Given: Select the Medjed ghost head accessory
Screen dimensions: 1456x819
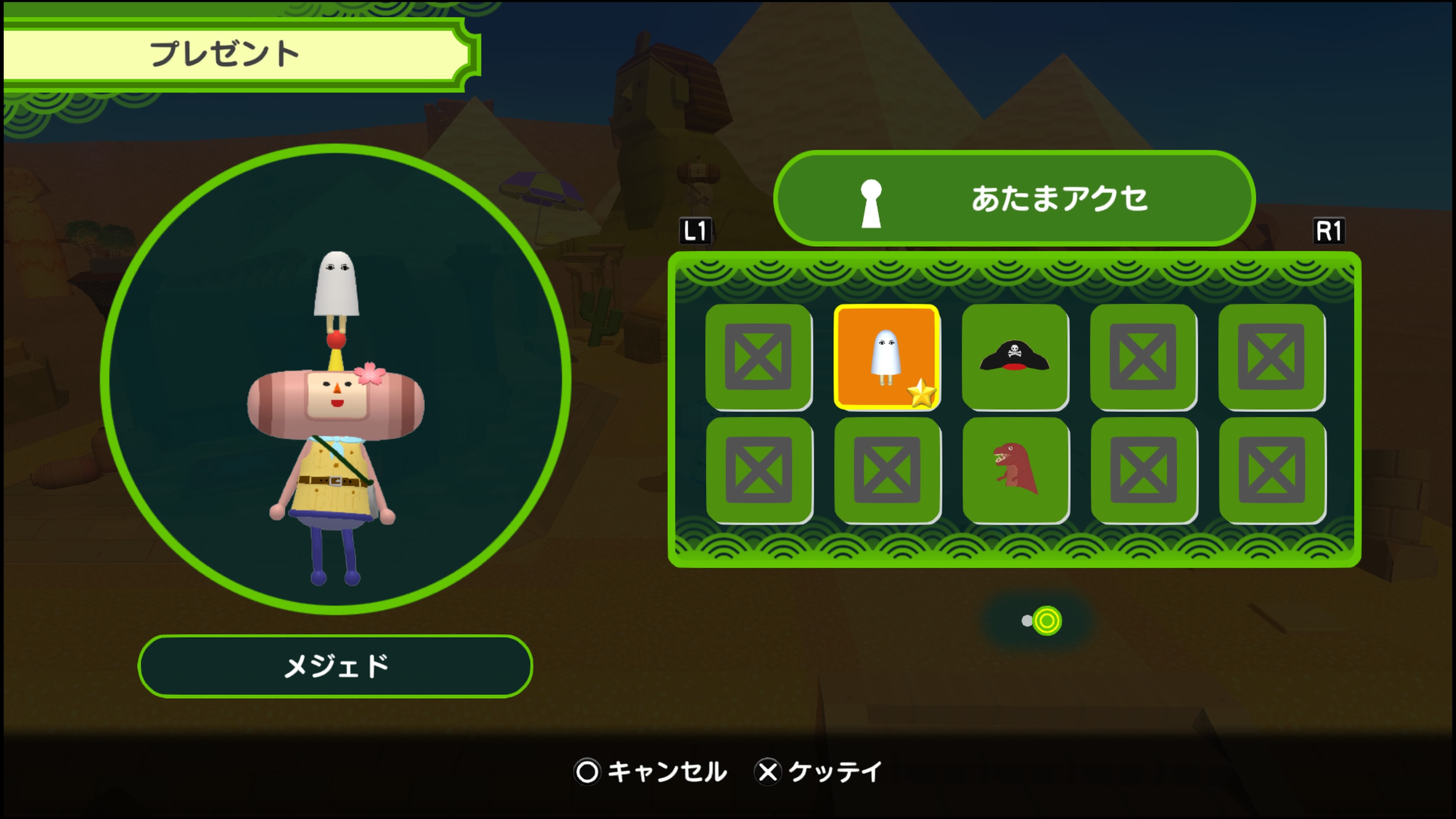Looking at the screenshot, I should 886,357.
